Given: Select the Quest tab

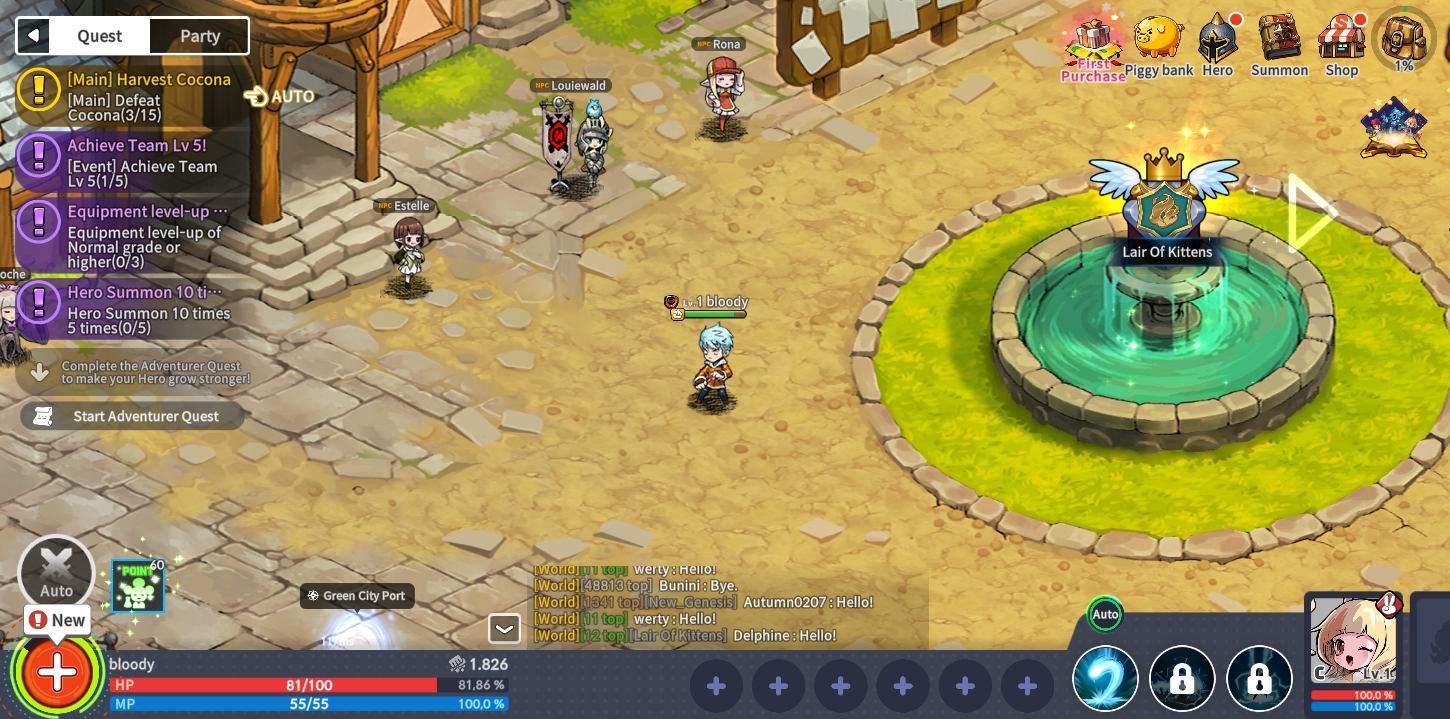Looking at the screenshot, I should (x=99, y=36).
